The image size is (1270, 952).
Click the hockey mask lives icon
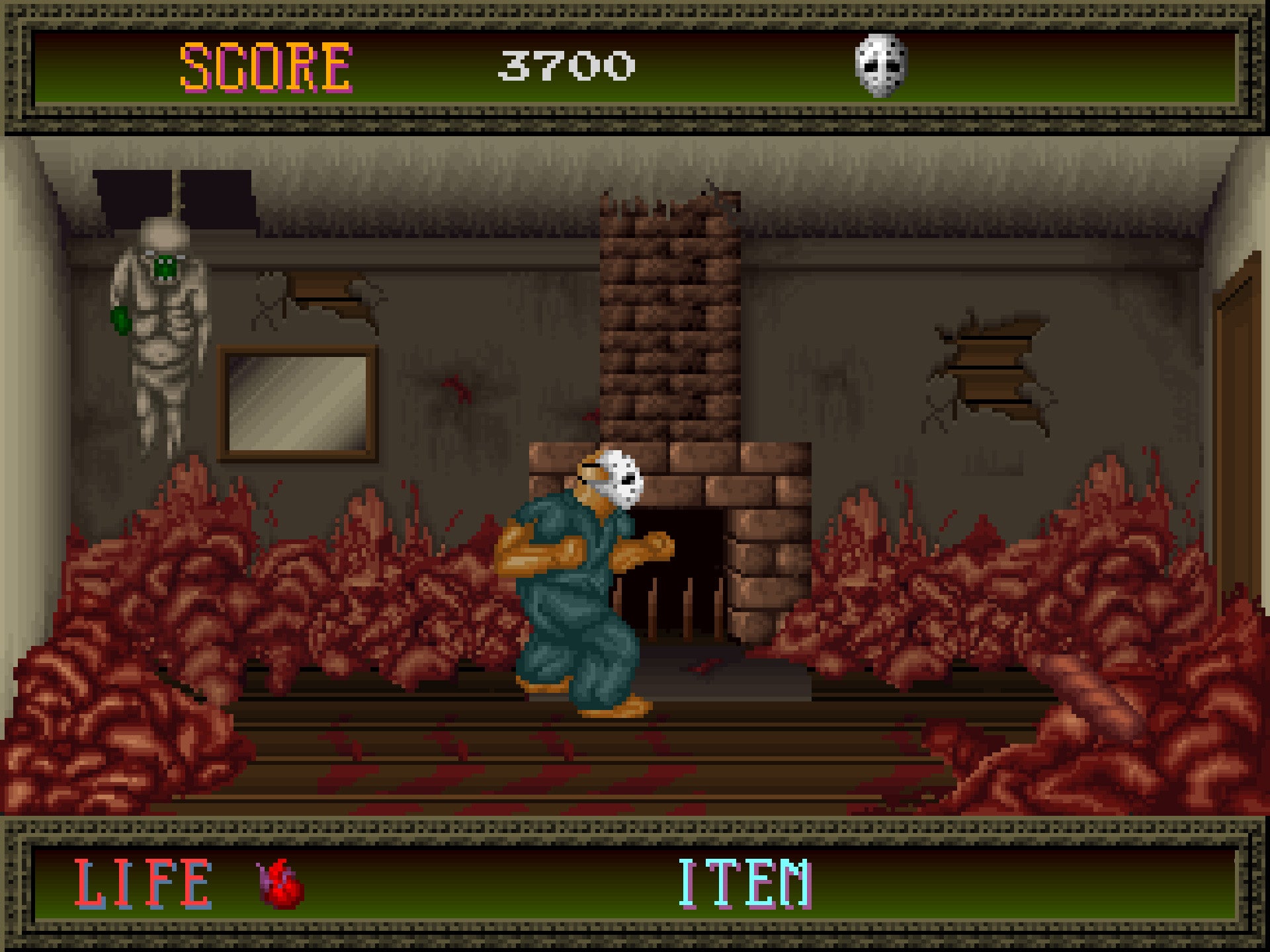click(881, 65)
